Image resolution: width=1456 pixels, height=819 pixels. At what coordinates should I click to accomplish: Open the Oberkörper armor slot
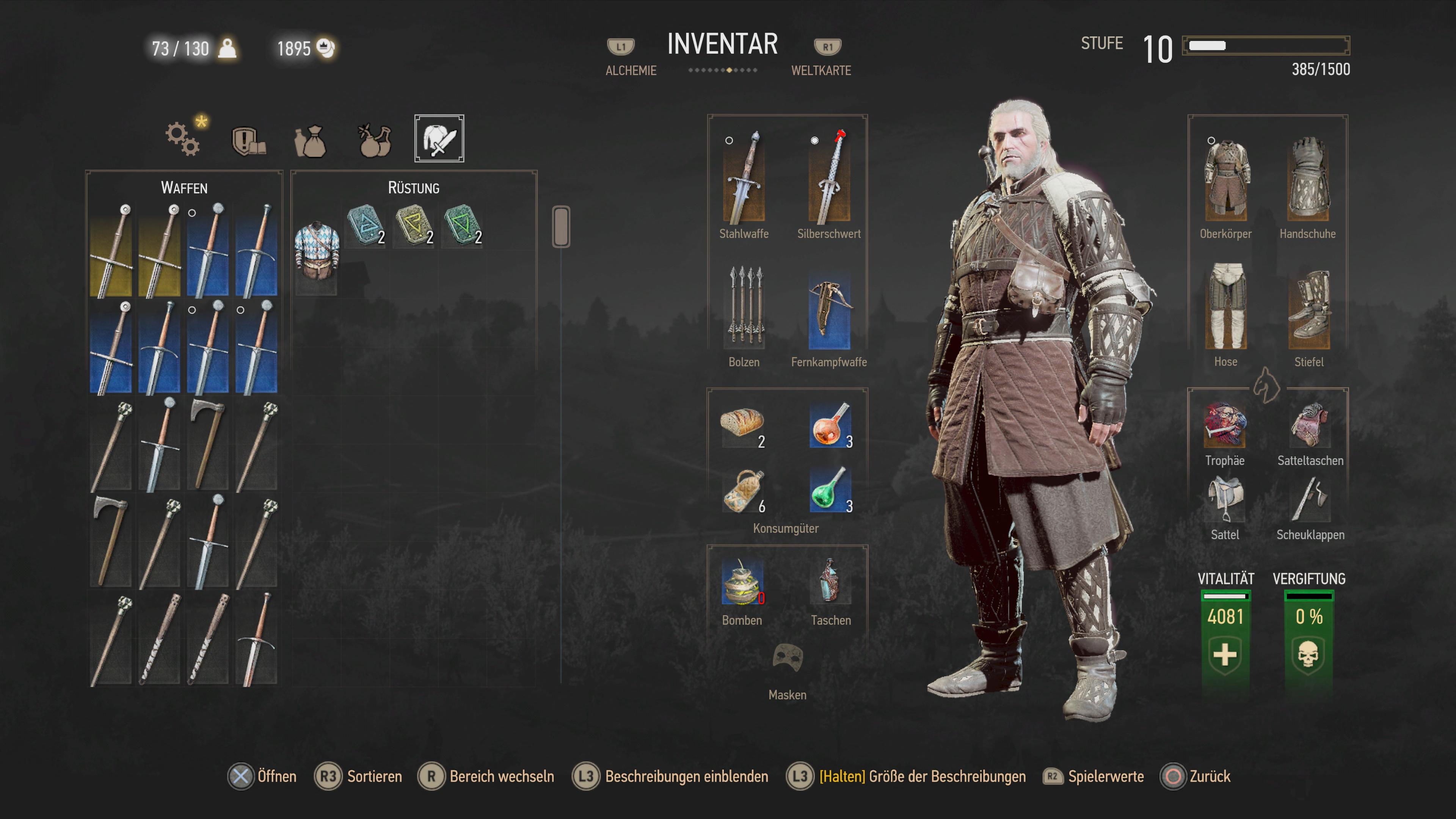[1225, 180]
